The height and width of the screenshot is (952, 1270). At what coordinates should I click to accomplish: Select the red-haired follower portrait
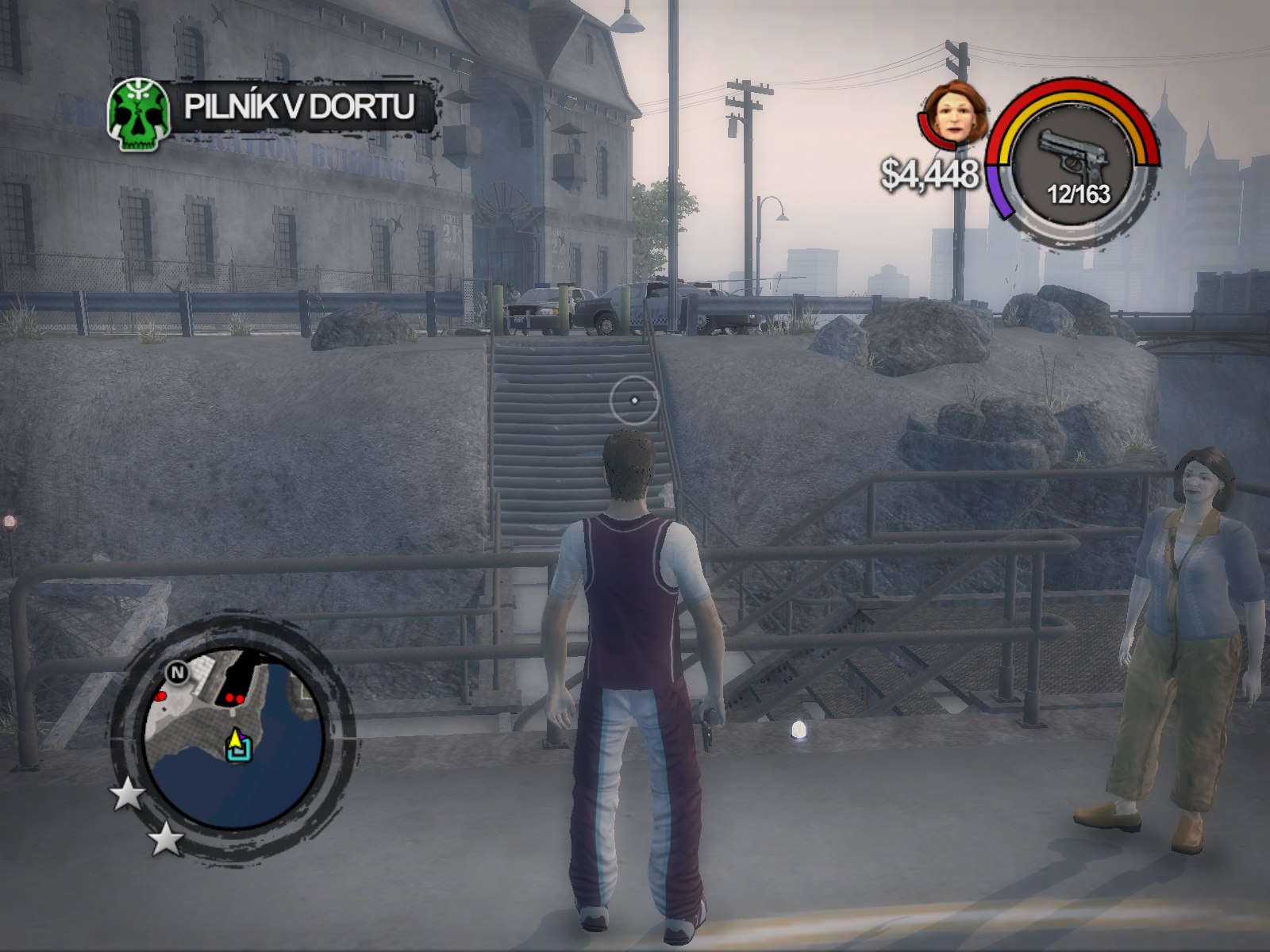tap(957, 113)
